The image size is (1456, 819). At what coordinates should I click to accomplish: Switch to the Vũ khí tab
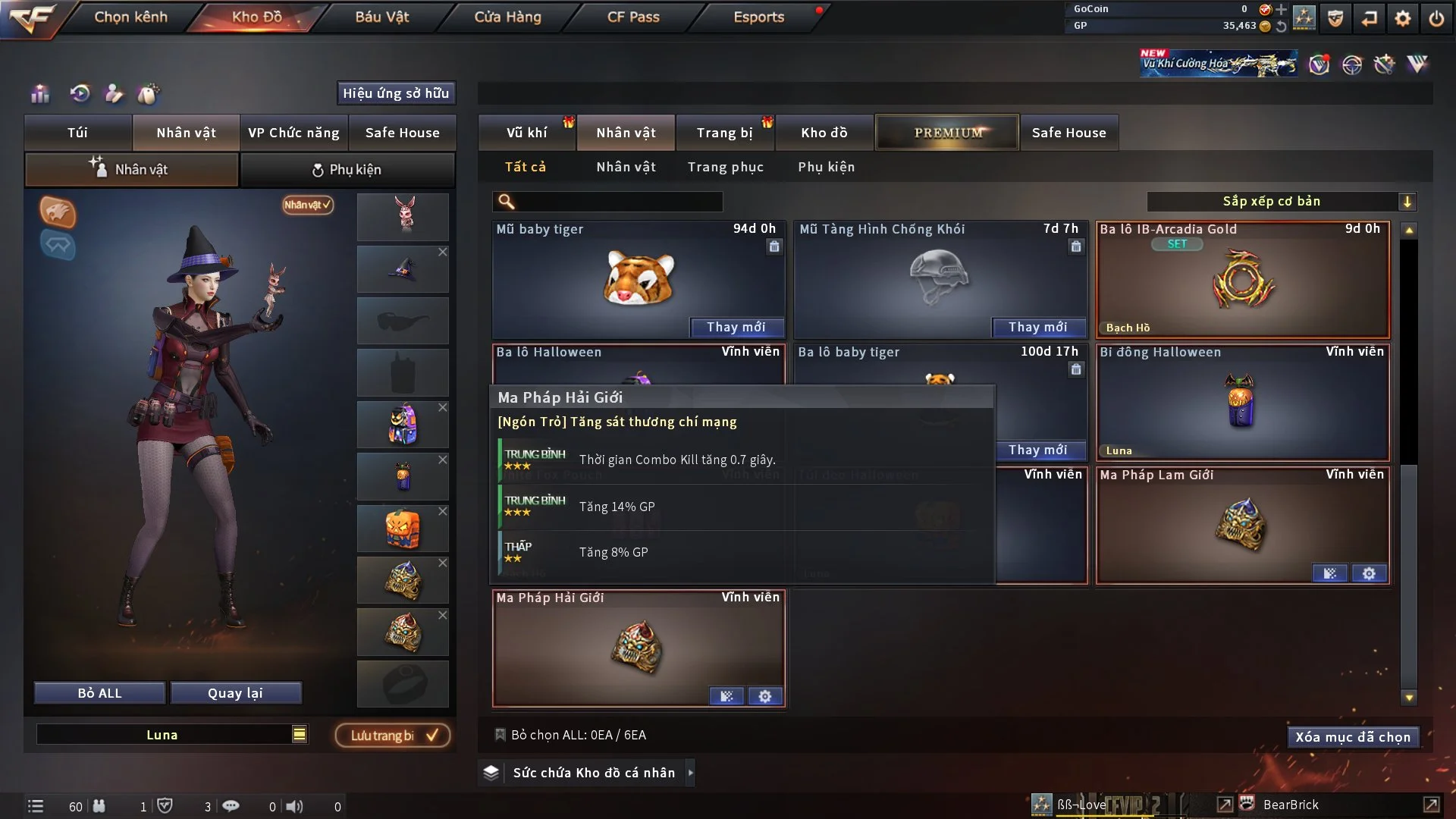coord(526,133)
